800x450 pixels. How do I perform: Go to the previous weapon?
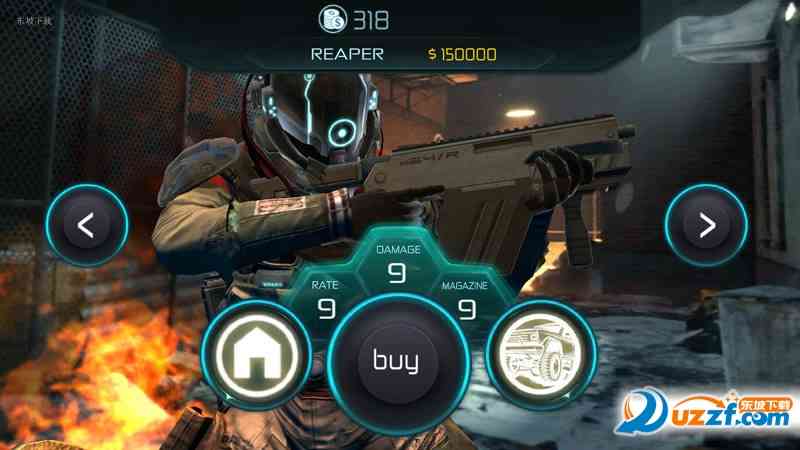pyautogui.click(x=86, y=225)
